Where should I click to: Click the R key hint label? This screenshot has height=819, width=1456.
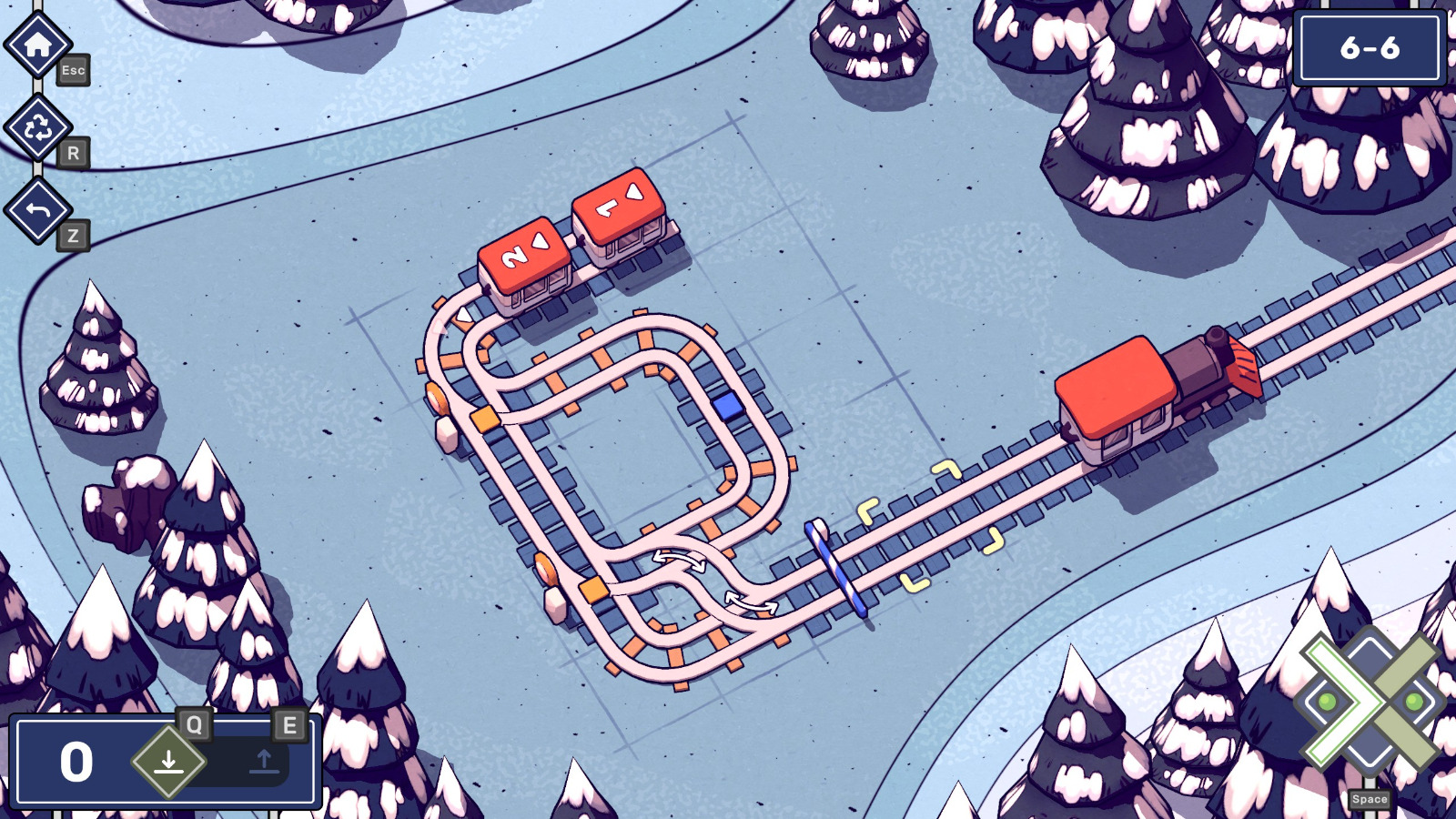tap(73, 154)
